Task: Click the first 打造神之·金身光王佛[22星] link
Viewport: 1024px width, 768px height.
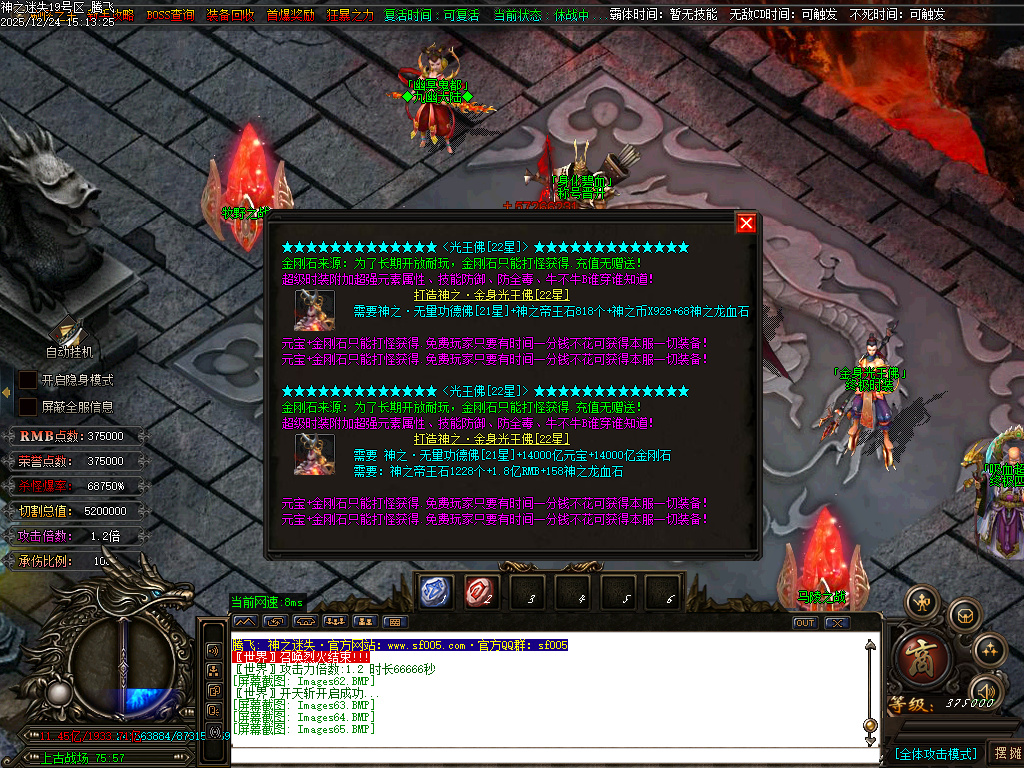Action: pos(491,295)
